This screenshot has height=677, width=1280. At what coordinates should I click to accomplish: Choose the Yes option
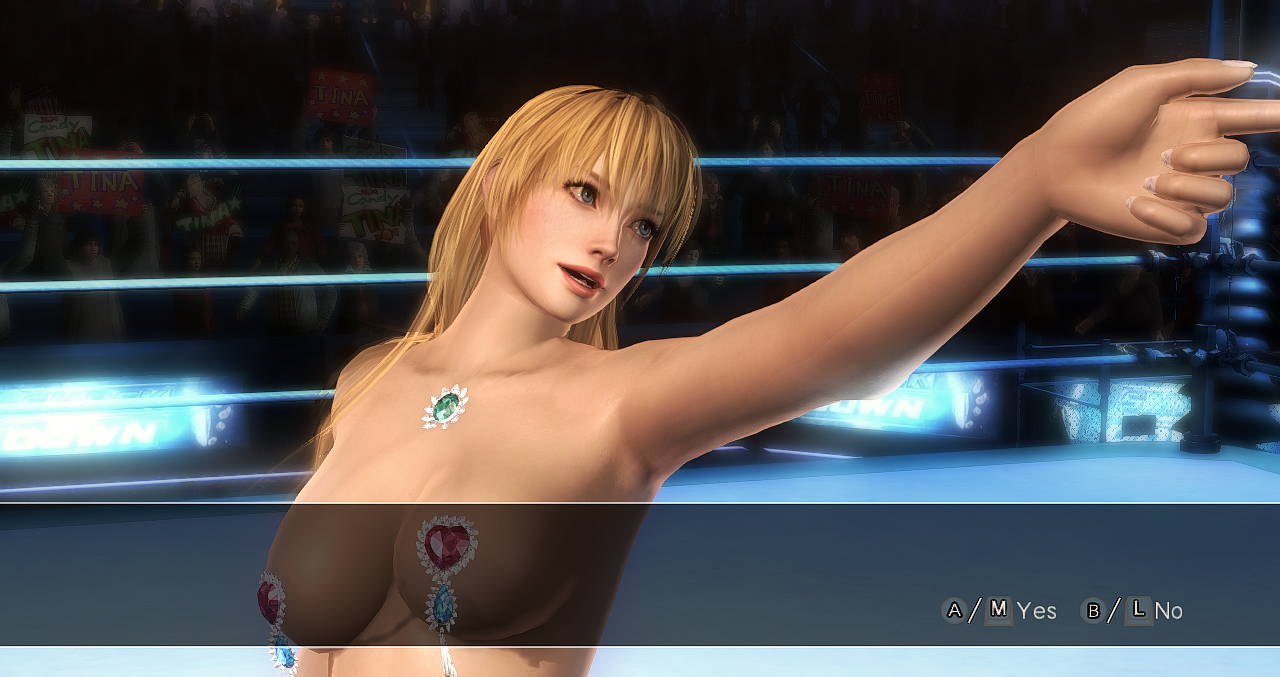1035,610
